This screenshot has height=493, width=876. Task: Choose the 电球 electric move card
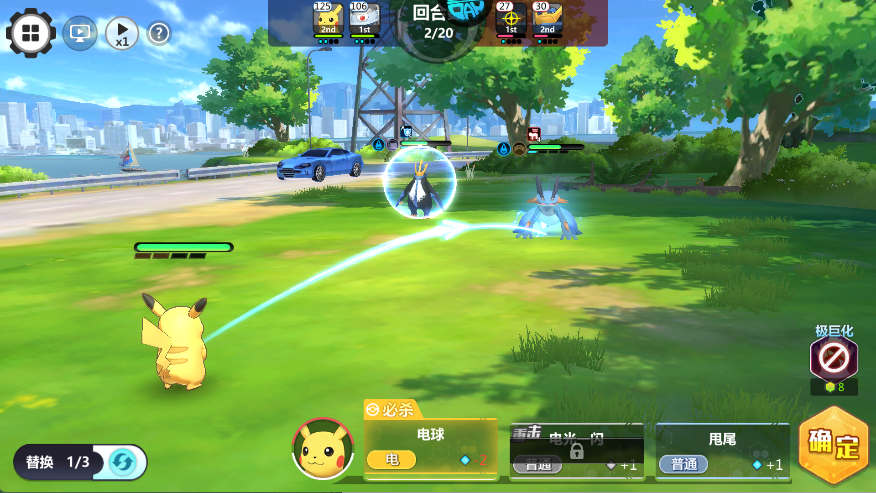pos(430,447)
